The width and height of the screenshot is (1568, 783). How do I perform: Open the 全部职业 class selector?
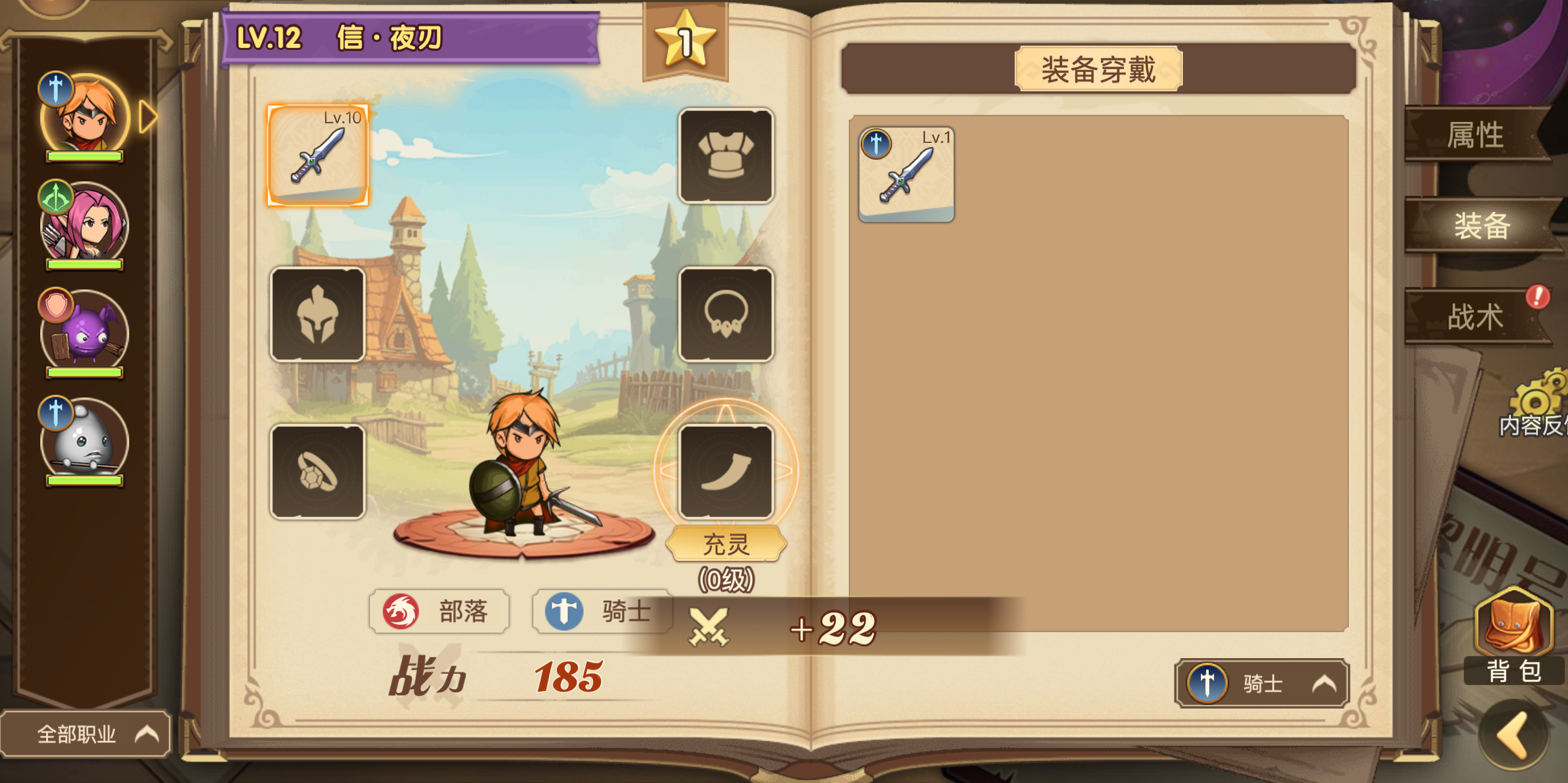(x=85, y=734)
